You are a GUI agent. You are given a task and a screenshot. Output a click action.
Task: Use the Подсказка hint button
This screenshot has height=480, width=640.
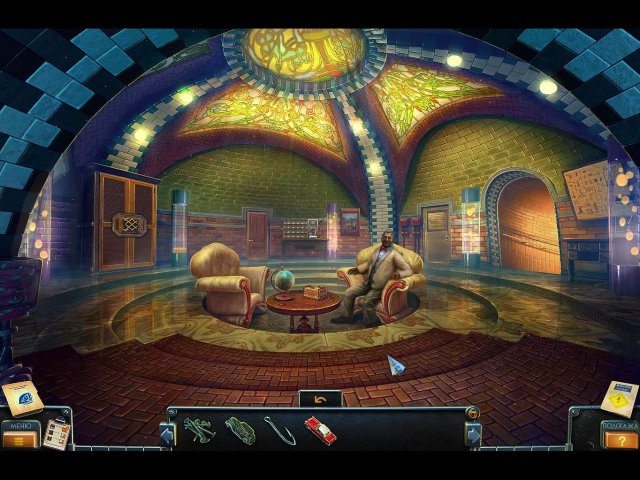620,438
